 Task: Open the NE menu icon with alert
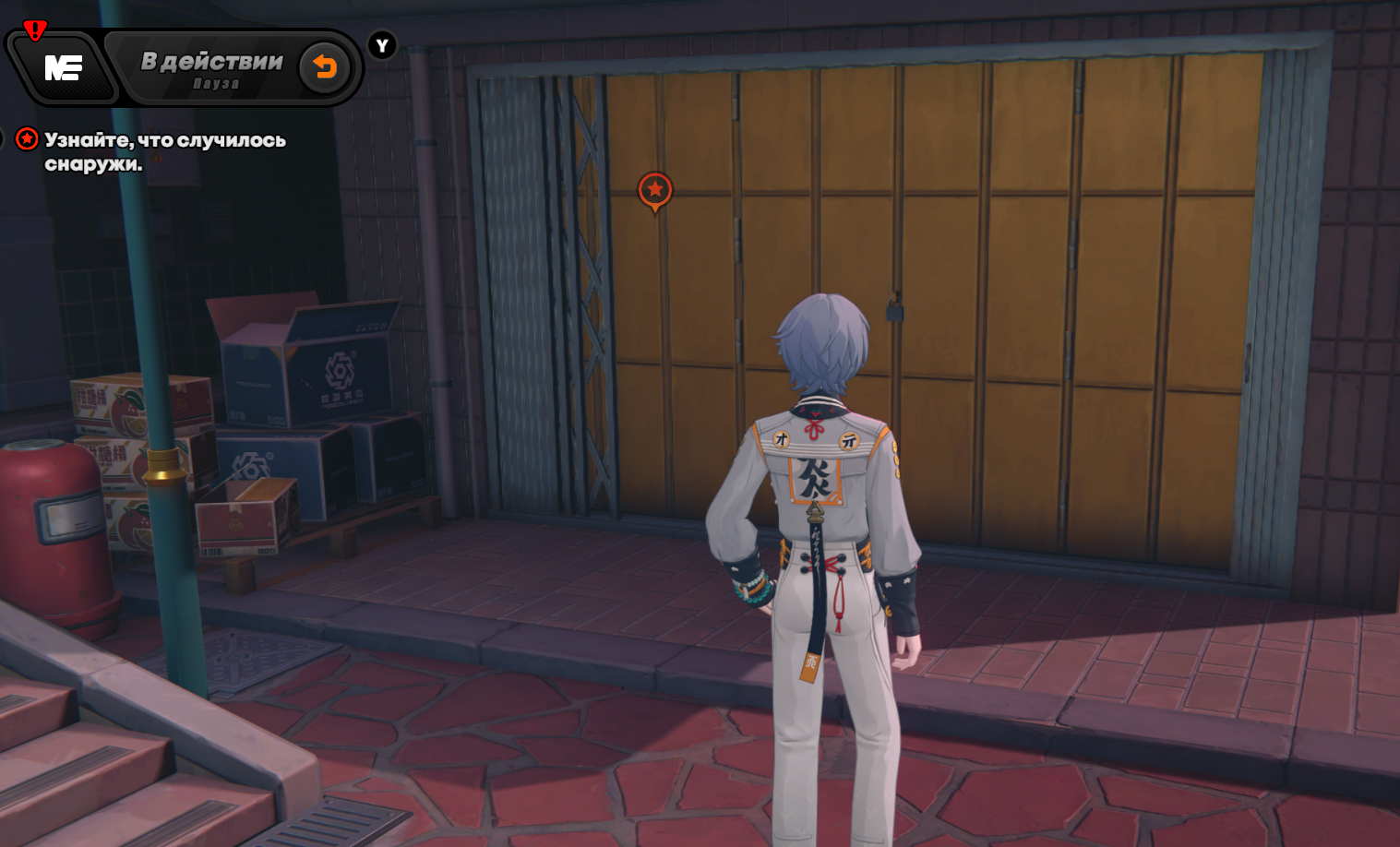coord(63,67)
